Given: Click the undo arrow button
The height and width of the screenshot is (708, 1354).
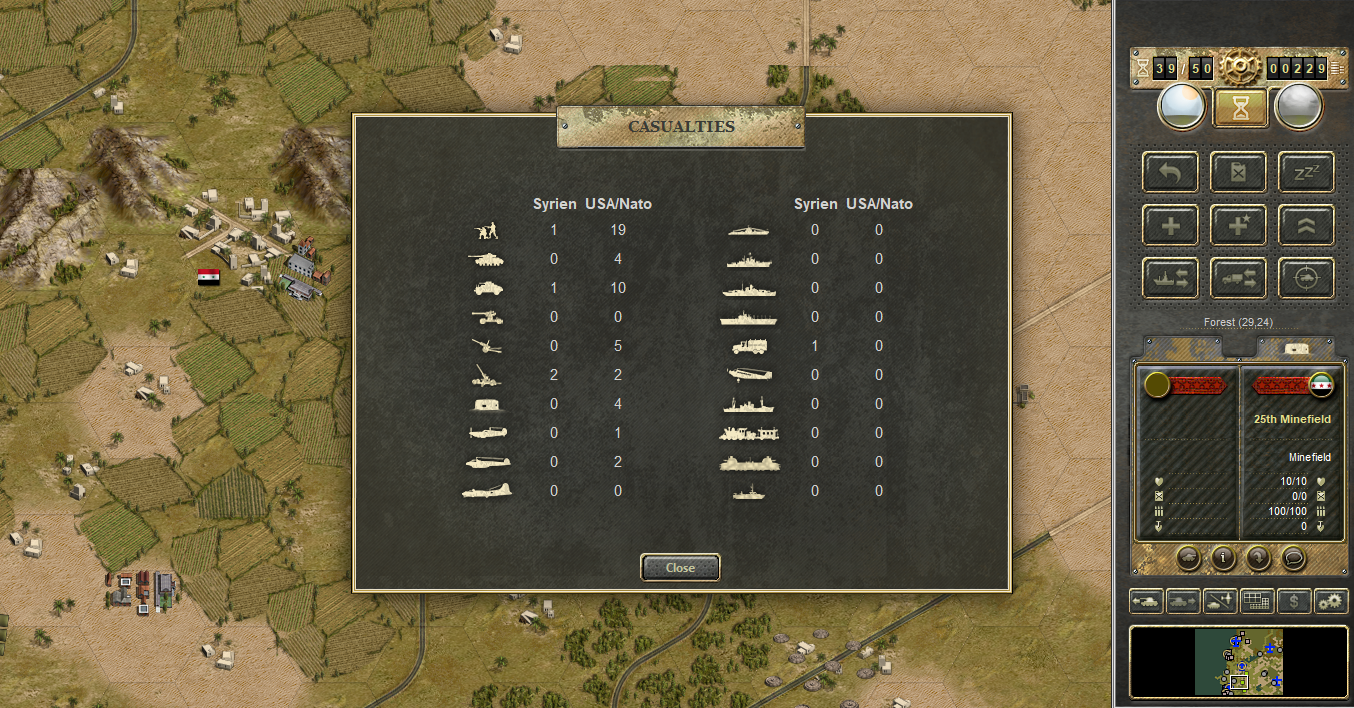Looking at the screenshot, I should click(x=1170, y=172).
